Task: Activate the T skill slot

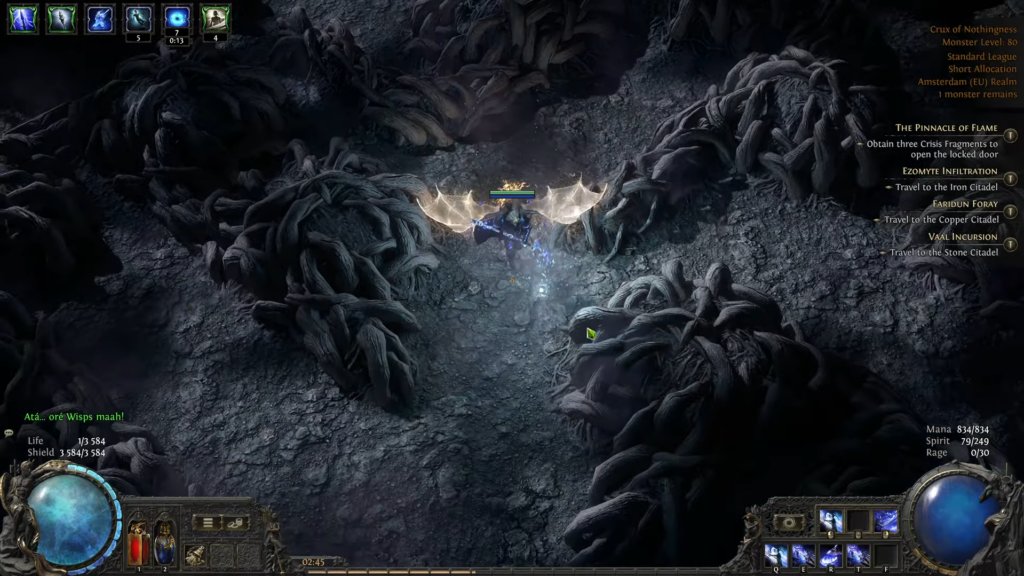Action: [857, 554]
